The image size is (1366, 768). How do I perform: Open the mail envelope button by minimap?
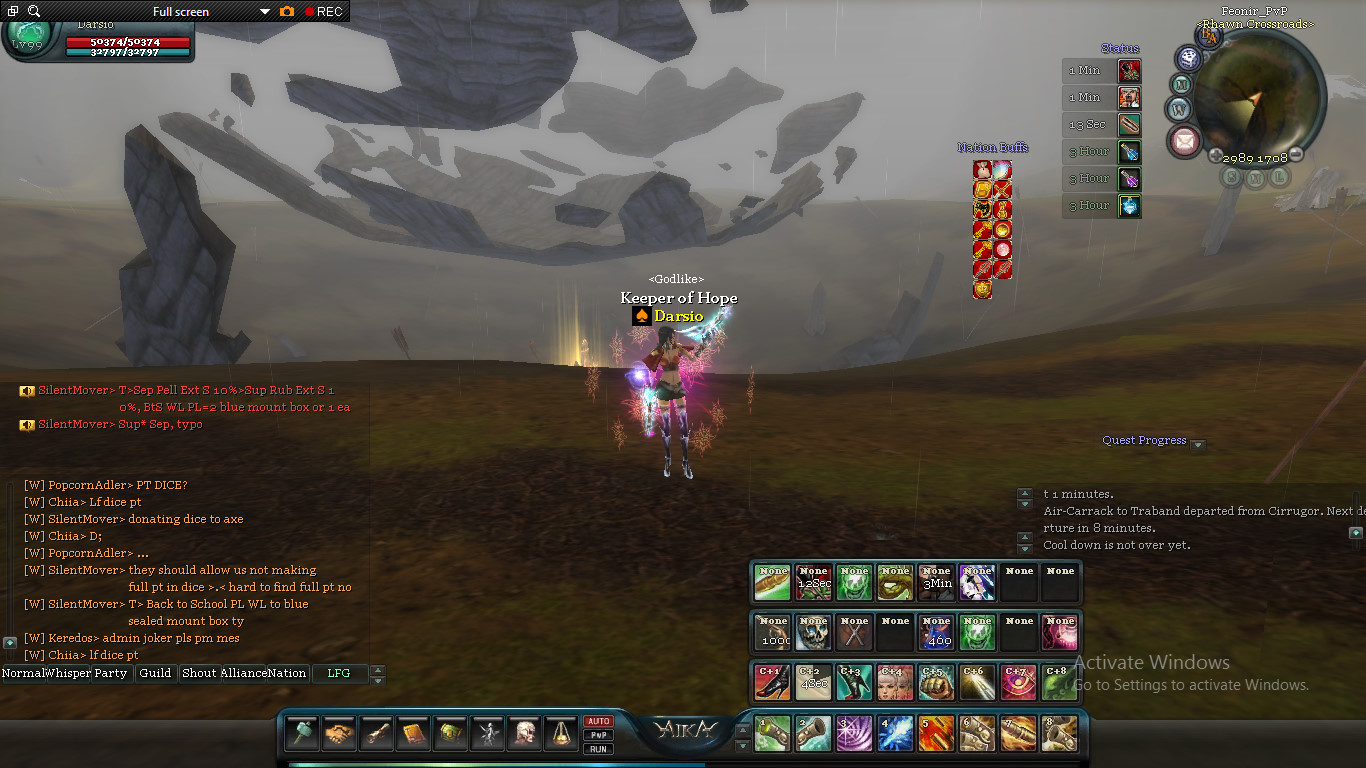[x=1185, y=141]
